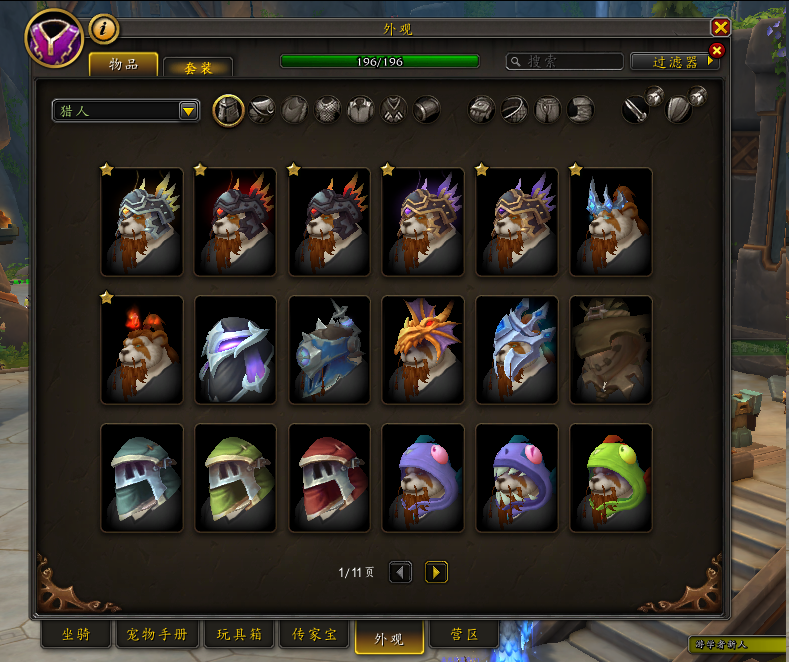Image resolution: width=789 pixels, height=662 pixels.
Task: Close the appearance collection window
Action: coord(720,28)
